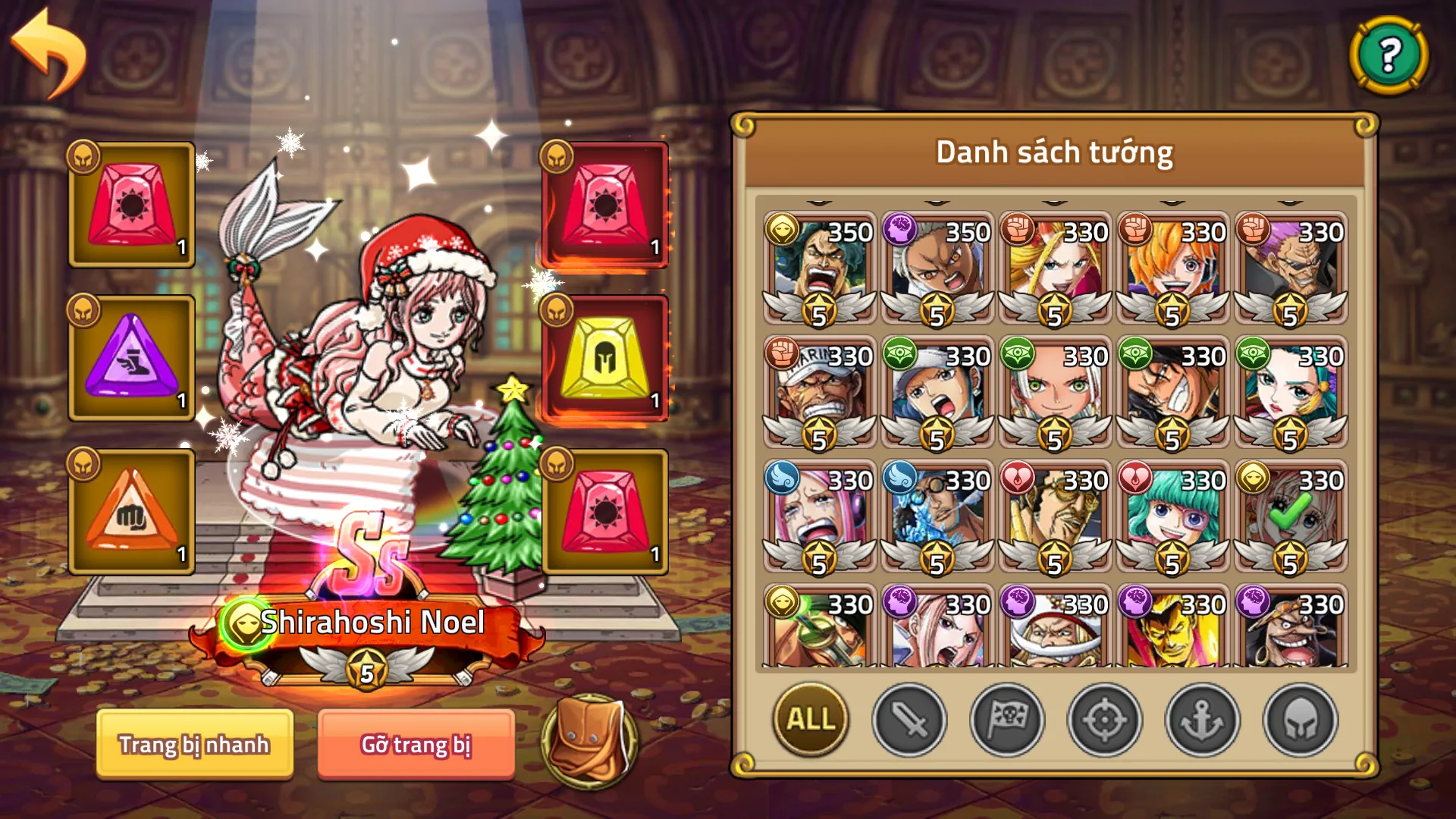Viewport: 1456px width, 819px height.
Task: Toggle the ALL heroes filter
Action: [808, 721]
